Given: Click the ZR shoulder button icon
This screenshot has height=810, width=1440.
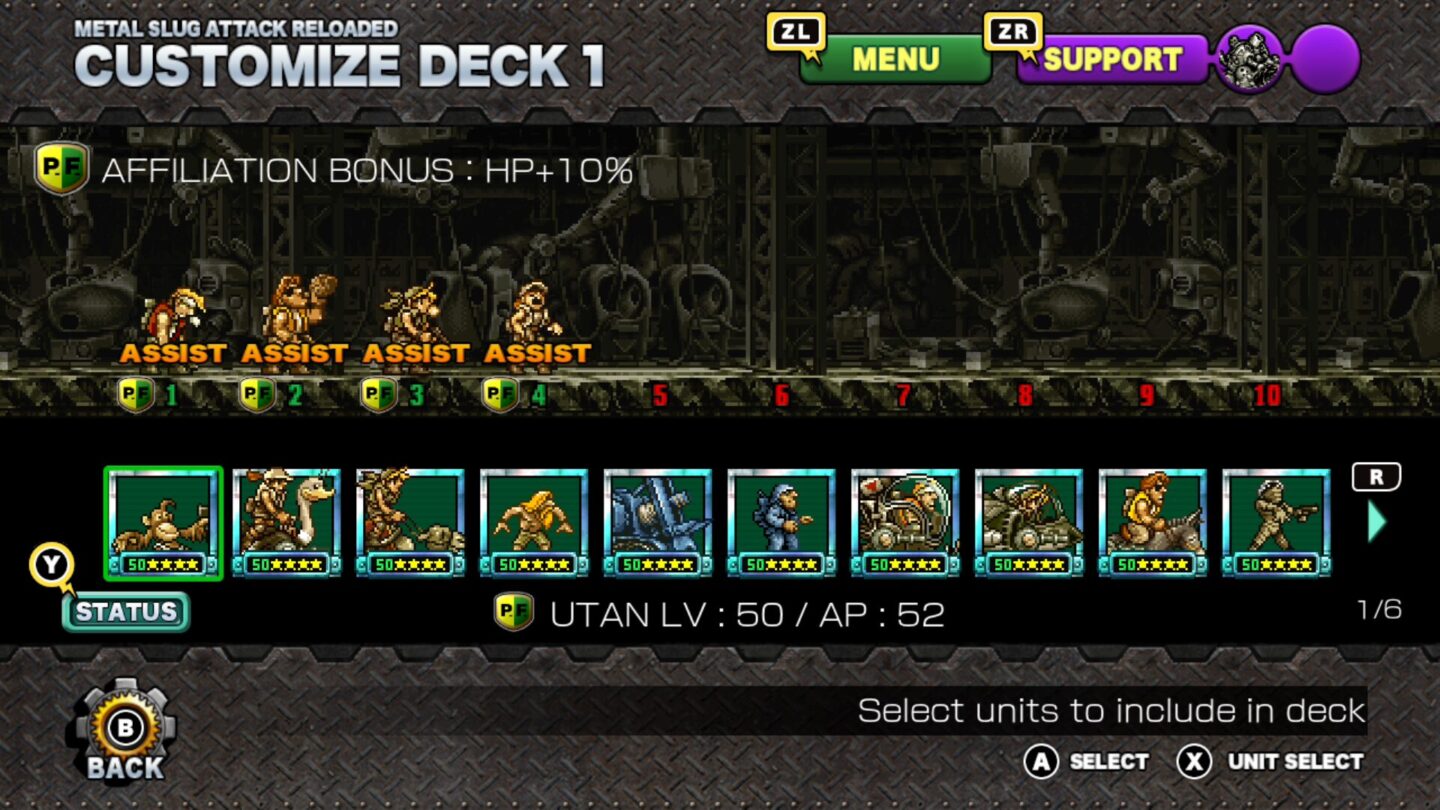Looking at the screenshot, I should 1013,31.
